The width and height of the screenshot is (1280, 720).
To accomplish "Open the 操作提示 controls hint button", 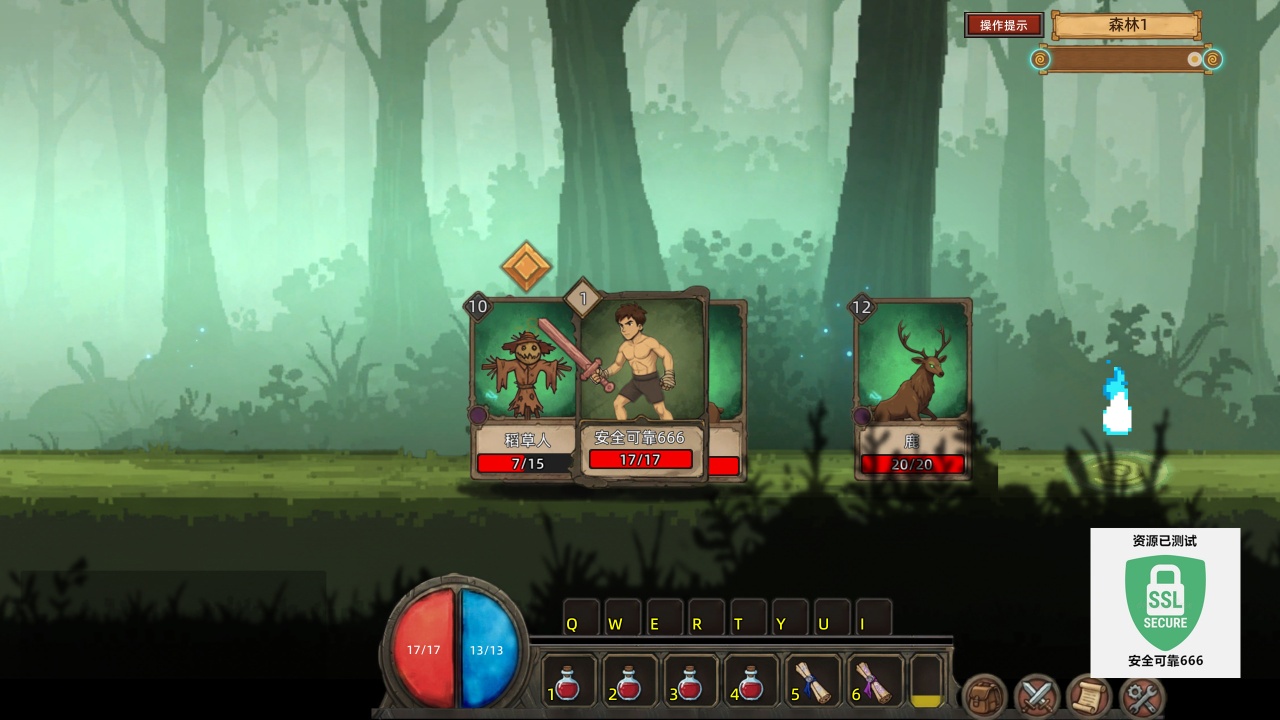I will coord(1003,25).
